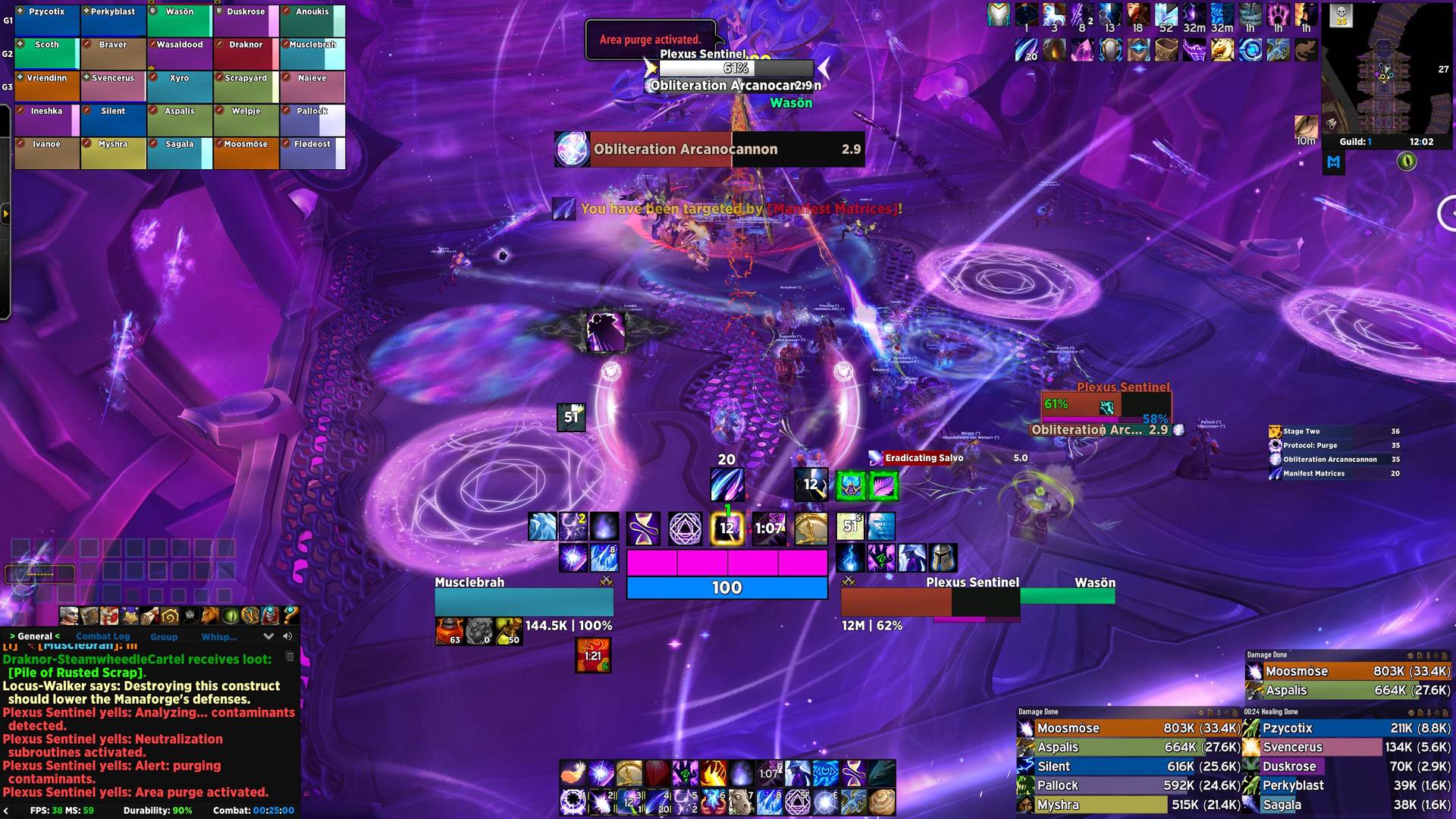Screen dimensions: 1456x819
Task: Select Pzycotix's row in Healing Done meter
Action: (x=1347, y=728)
